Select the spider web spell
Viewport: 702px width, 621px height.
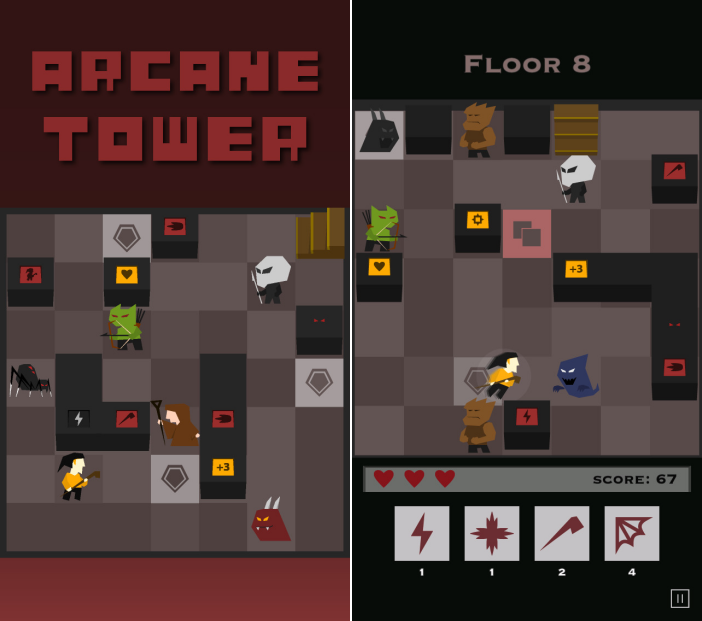(632, 533)
